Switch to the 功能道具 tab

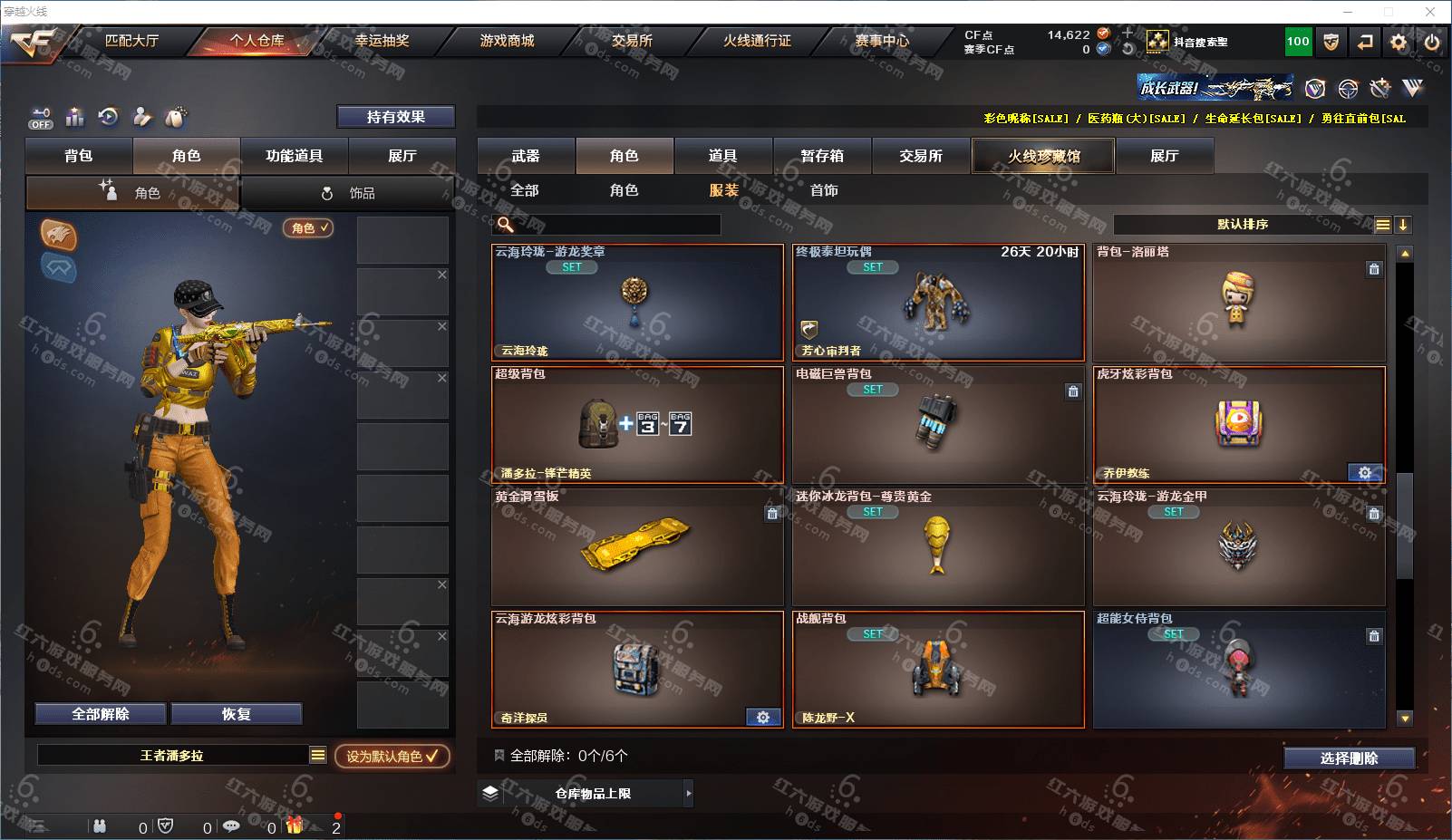294,156
